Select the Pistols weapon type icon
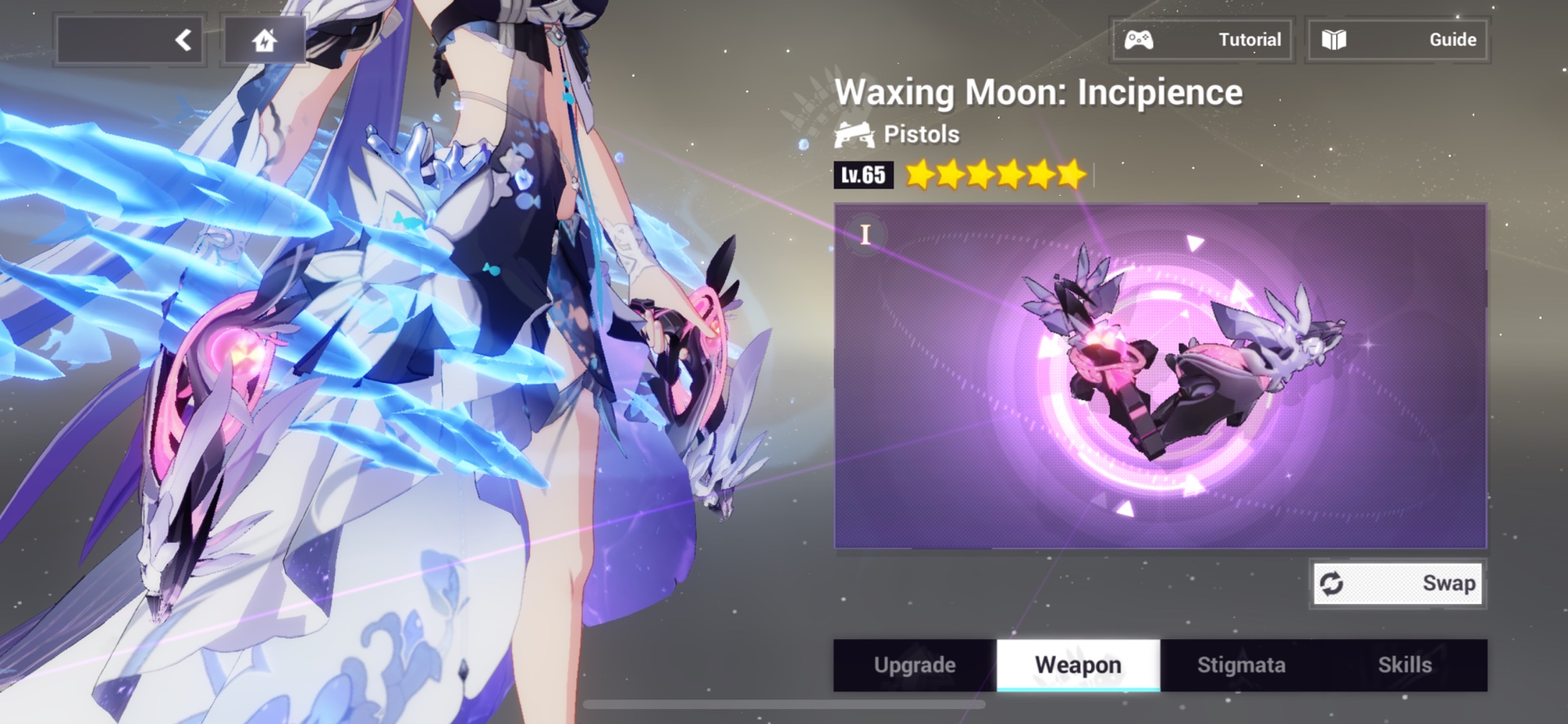1568x724 pixels. (854, 134)
